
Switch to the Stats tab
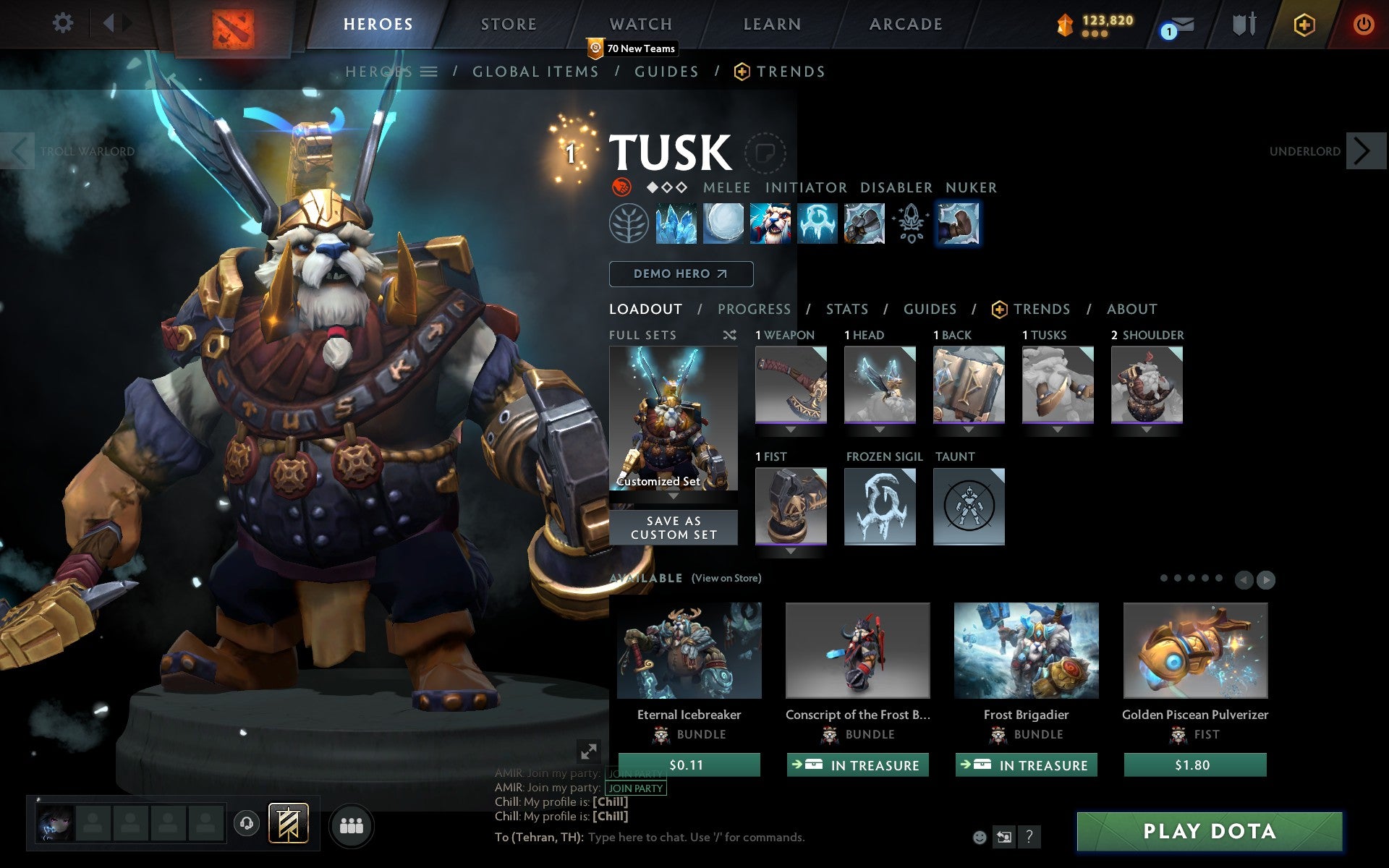pyautogui.click(x=846, y=309)
